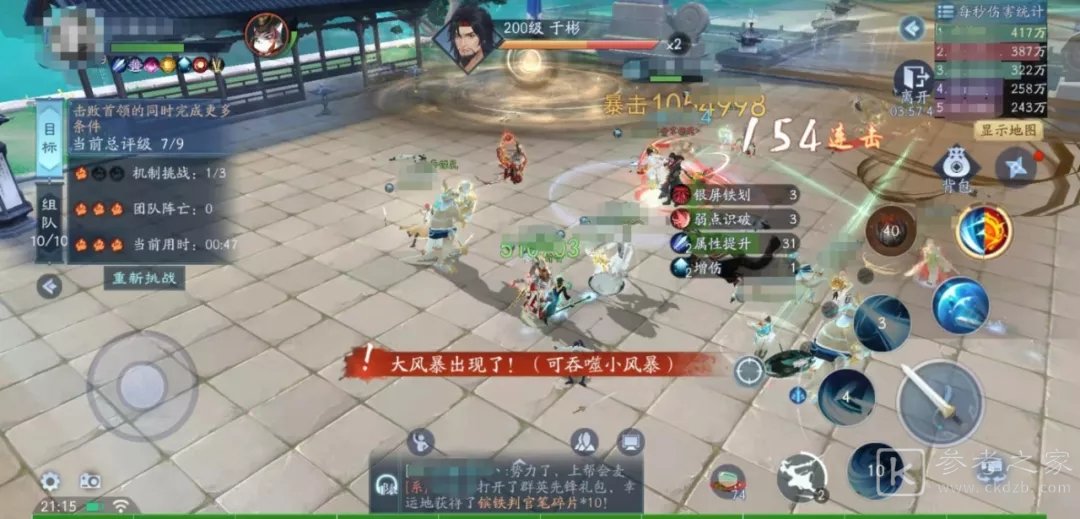Image resolution: width=1080 pixels, height=519 pixels.
Task: Collapse the objective panel with left arrow
Action: coord(49,288)
